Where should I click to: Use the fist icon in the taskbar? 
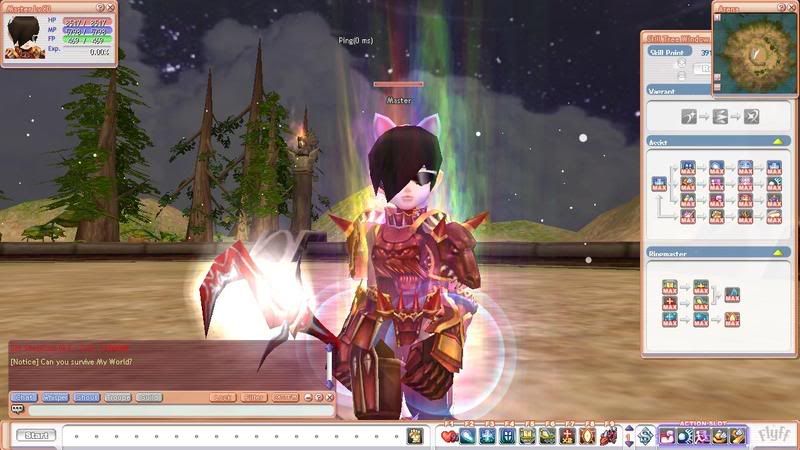click(x=414, y=435)
